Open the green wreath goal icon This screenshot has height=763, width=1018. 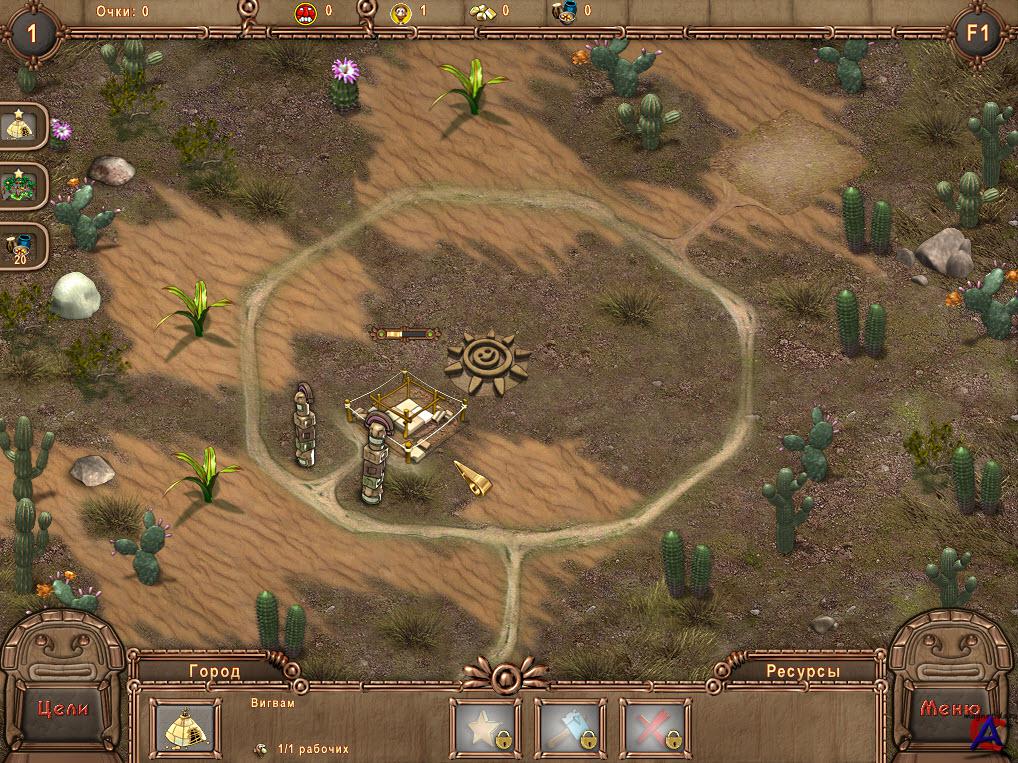(x=24, y=187)
